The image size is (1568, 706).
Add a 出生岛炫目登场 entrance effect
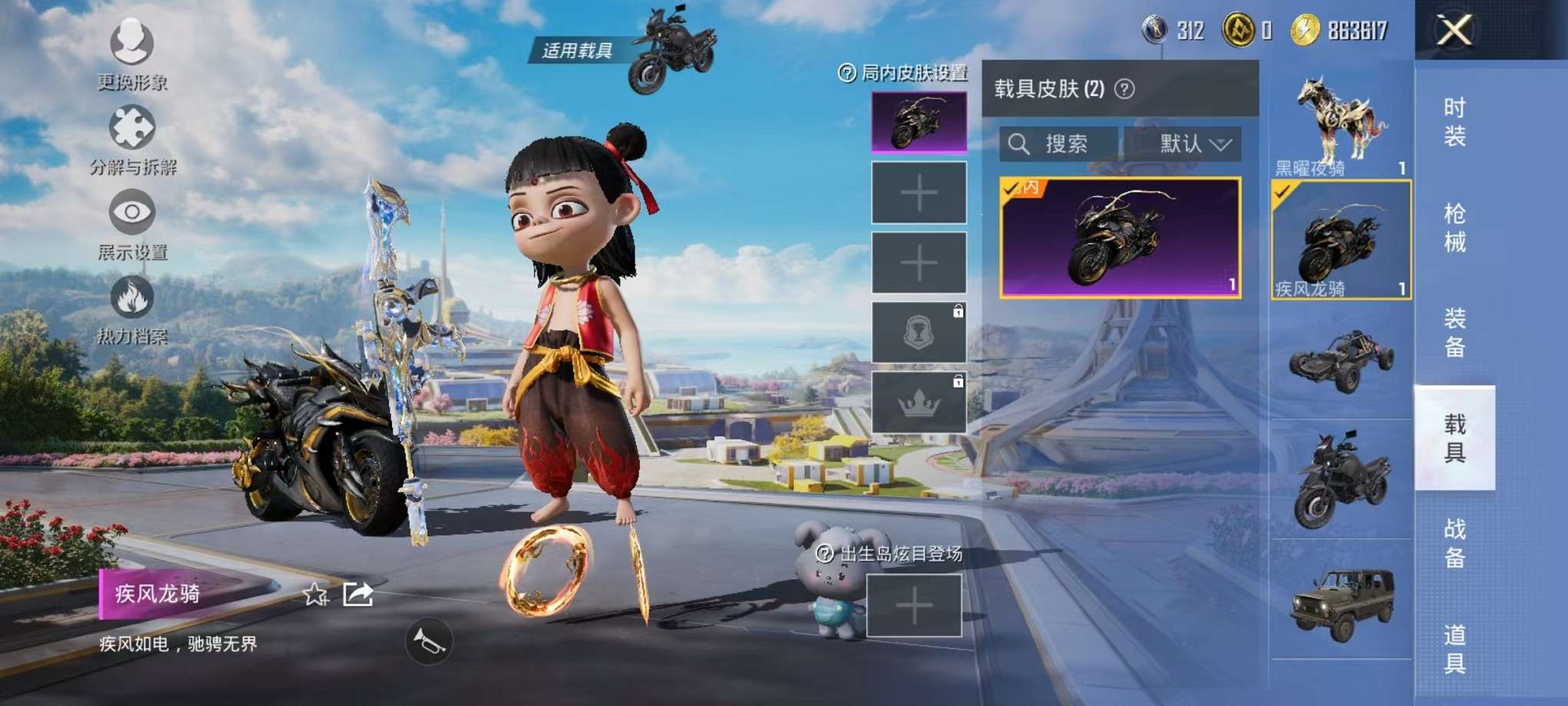tap(914, 607)
